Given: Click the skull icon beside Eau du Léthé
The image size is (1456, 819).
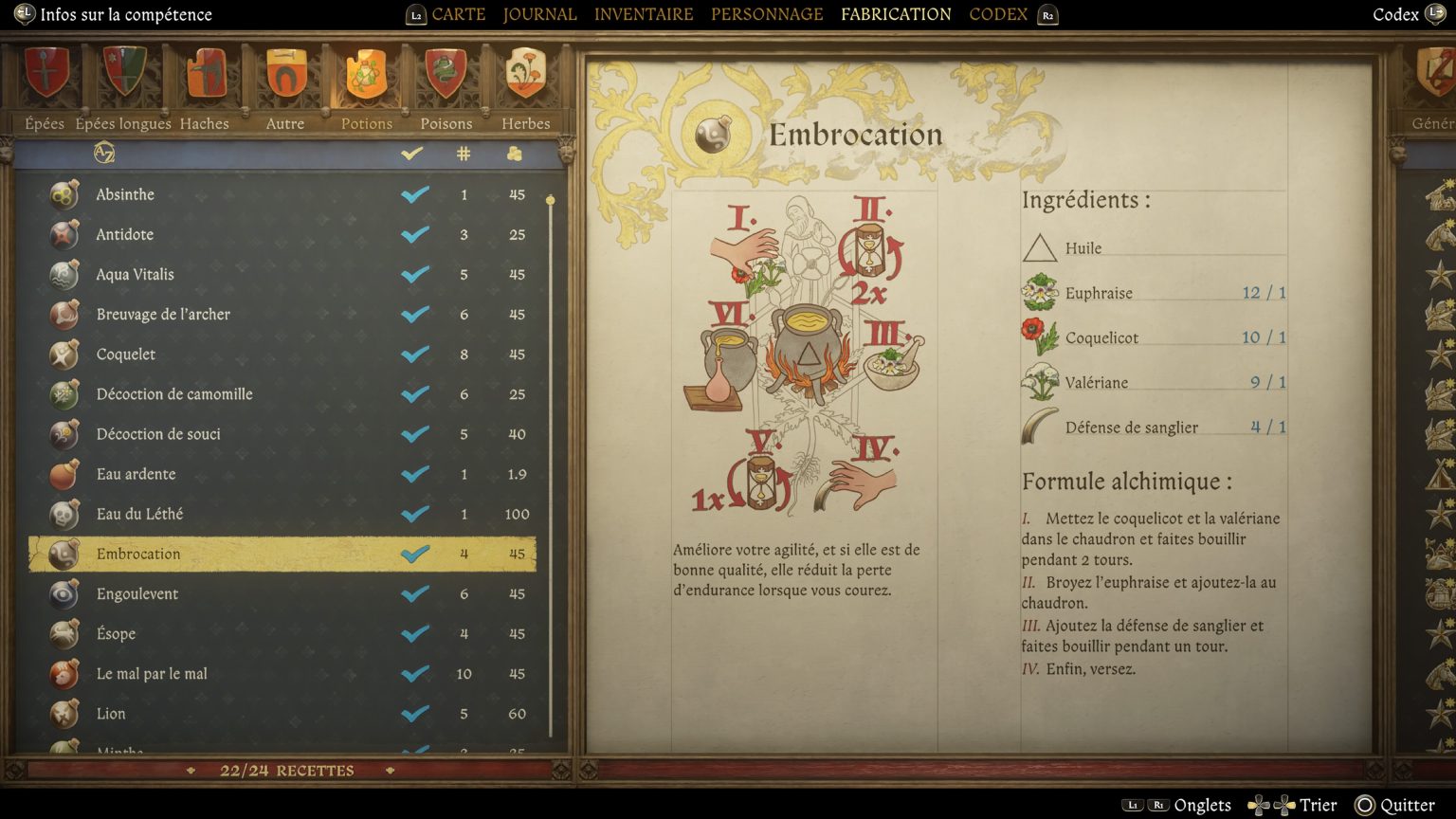Looking at the screenshot, I should pos(63,514).
